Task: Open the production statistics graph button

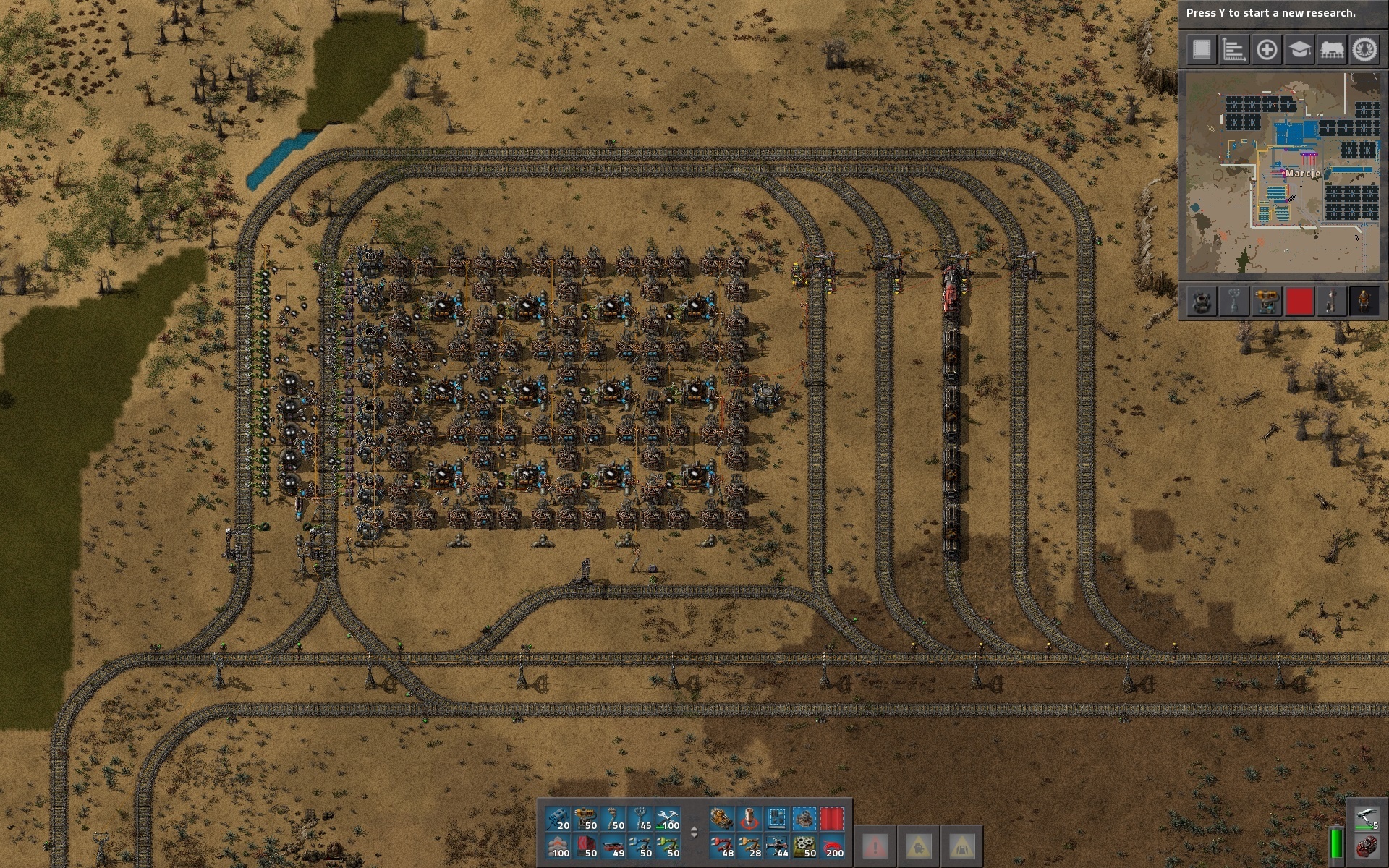Action: point(1234,50)
